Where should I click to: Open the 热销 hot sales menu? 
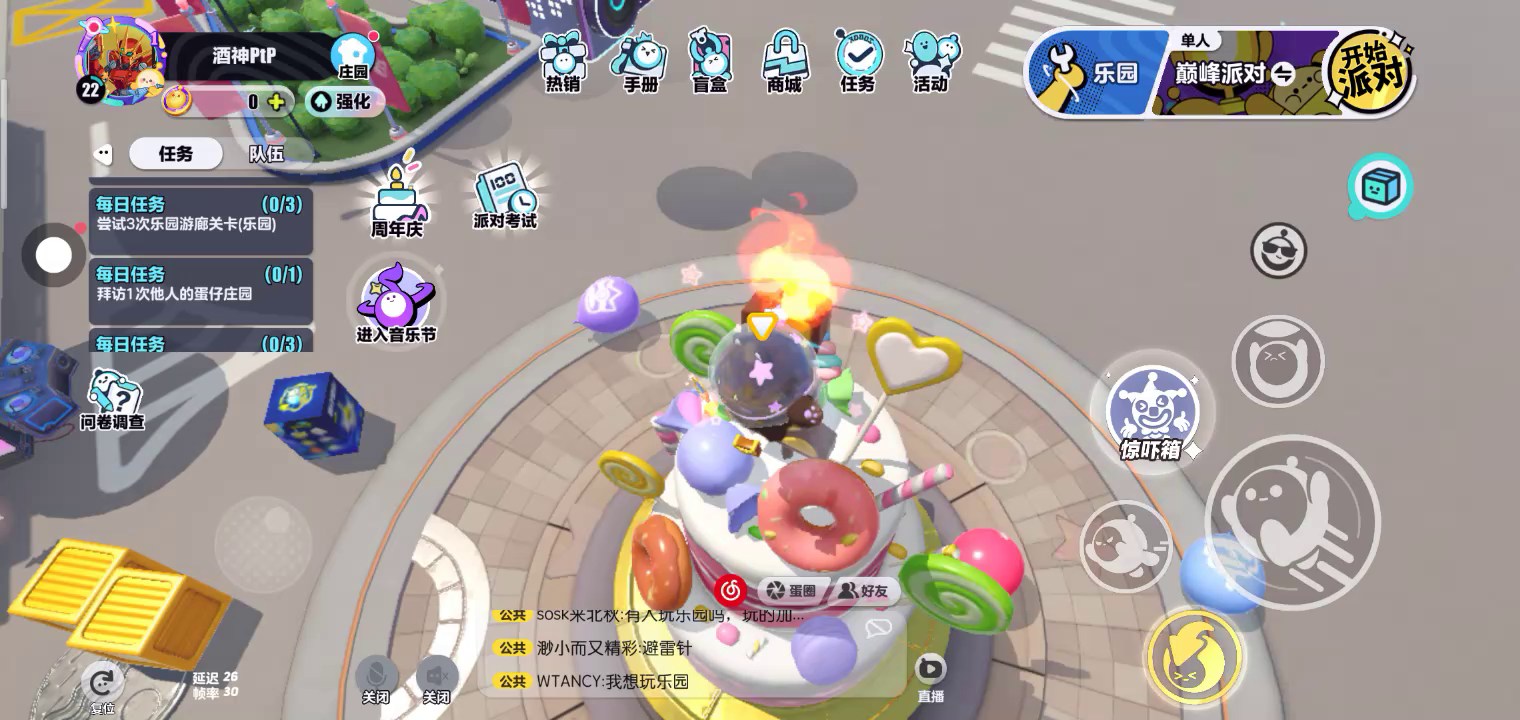click(563, 62)
